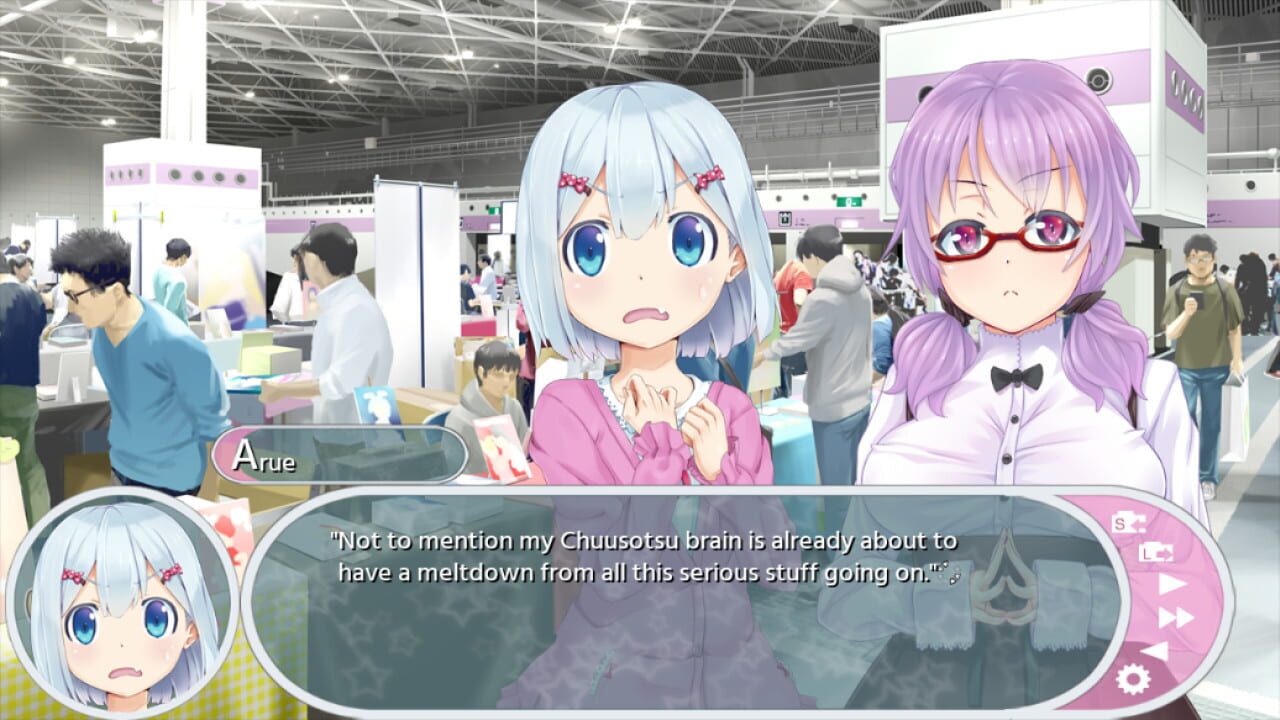Activate skip mode with the fast-forward icon
Screen dimensions: 1280x720
click(x=1176, y=617)
